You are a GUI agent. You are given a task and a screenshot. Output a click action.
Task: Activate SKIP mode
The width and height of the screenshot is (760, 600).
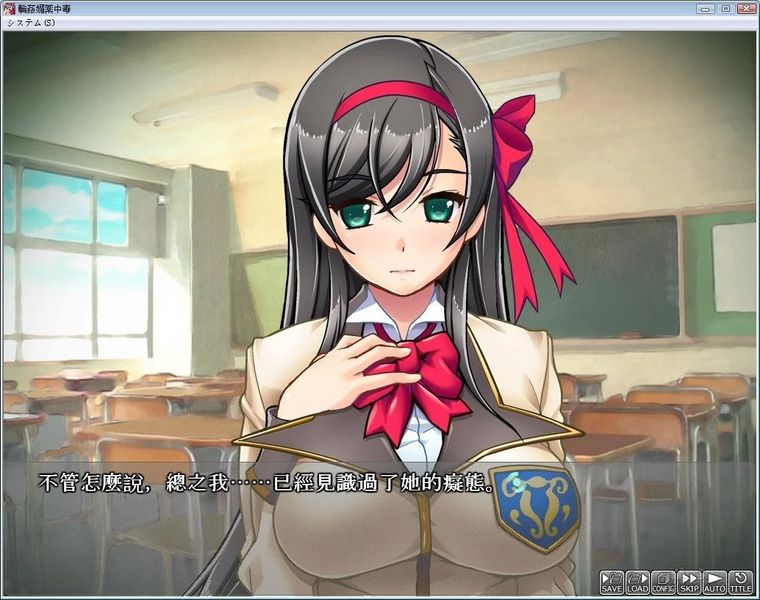(689, 582)
